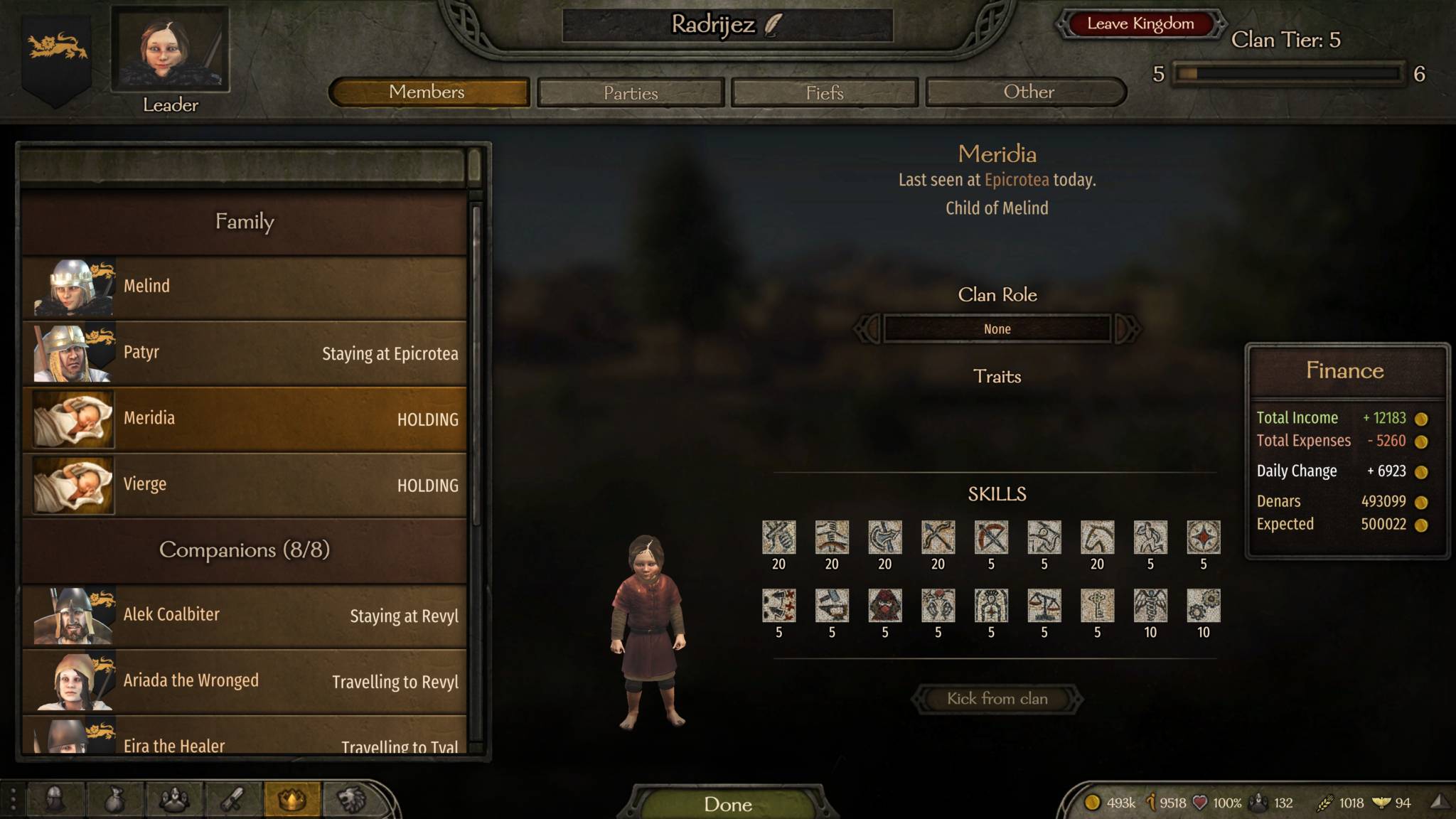Collapse the Companions (8/8) section header
The height and width of the screenshot is (819, 1456).
[x=245, y=550]
